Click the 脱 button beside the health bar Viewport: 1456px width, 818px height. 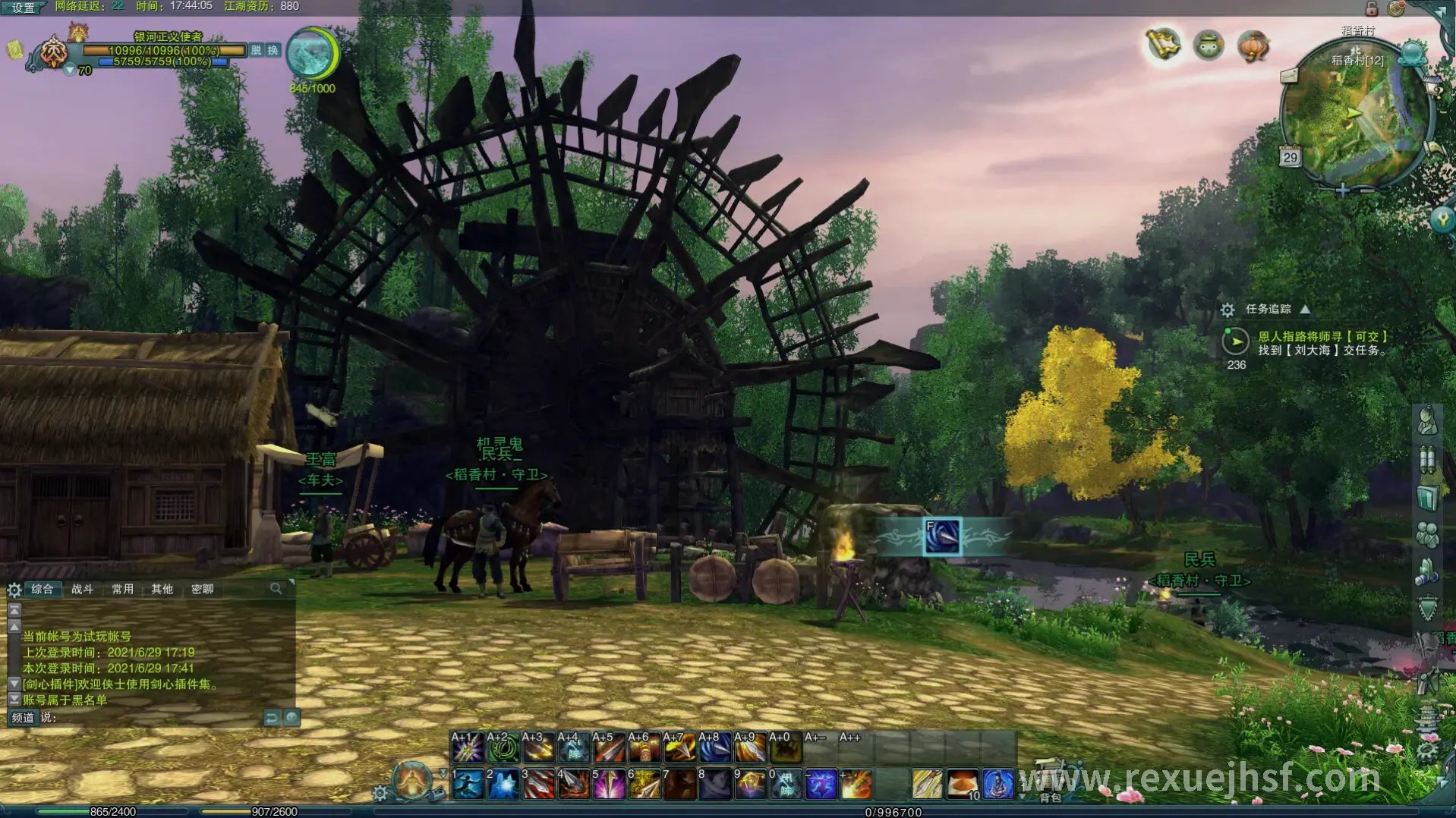pyautogui.click(x=257, y=50)
